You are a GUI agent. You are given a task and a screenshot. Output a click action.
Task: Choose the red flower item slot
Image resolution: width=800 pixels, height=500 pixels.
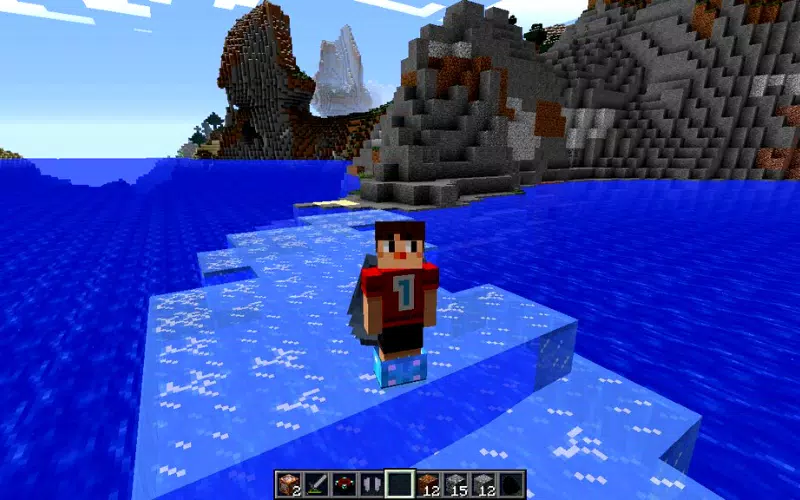(345, 484)
